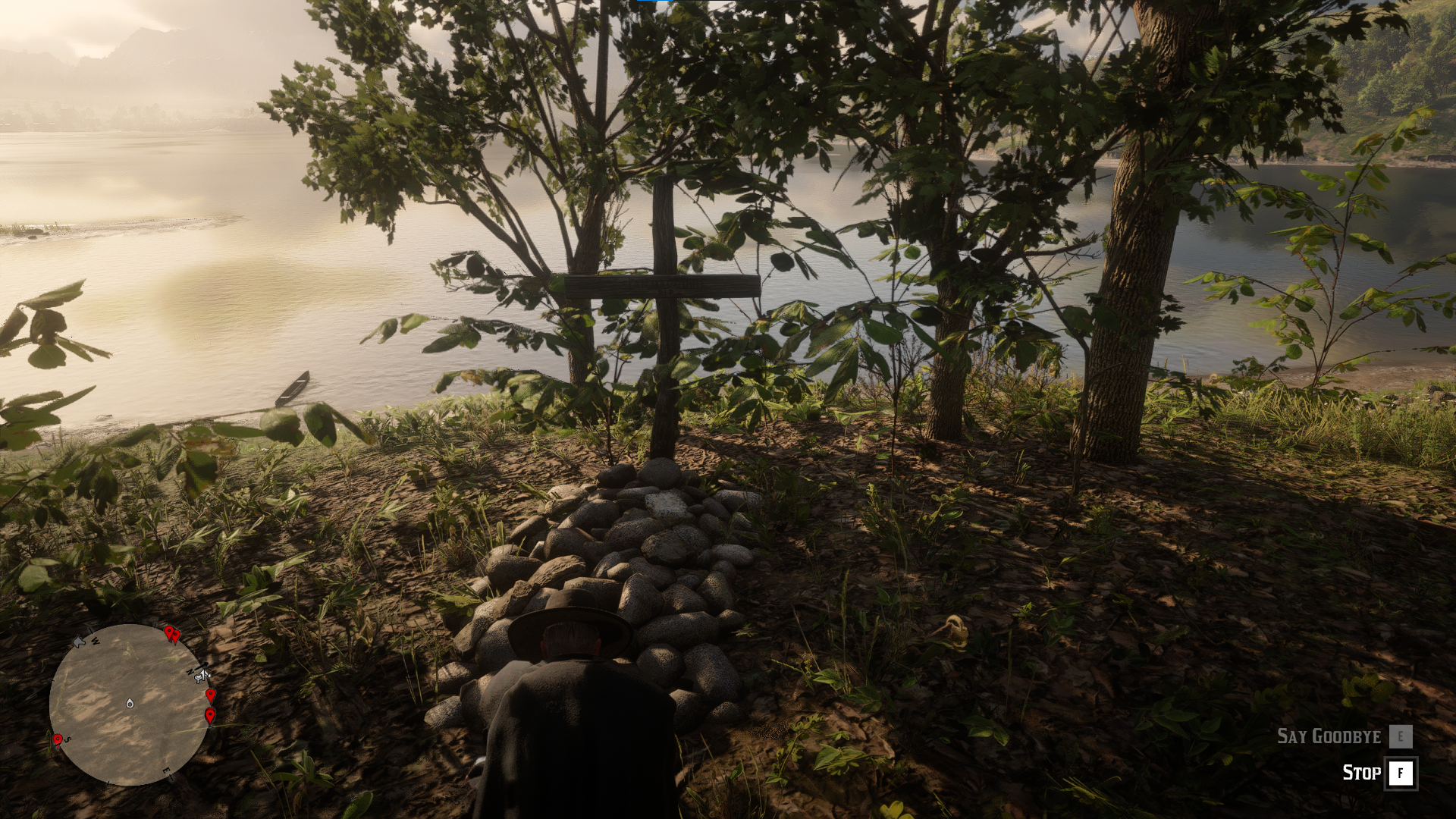Select the gray horse icon on minimap
This screenshot has height=819, width=1456.
click(x=80, y=642)
